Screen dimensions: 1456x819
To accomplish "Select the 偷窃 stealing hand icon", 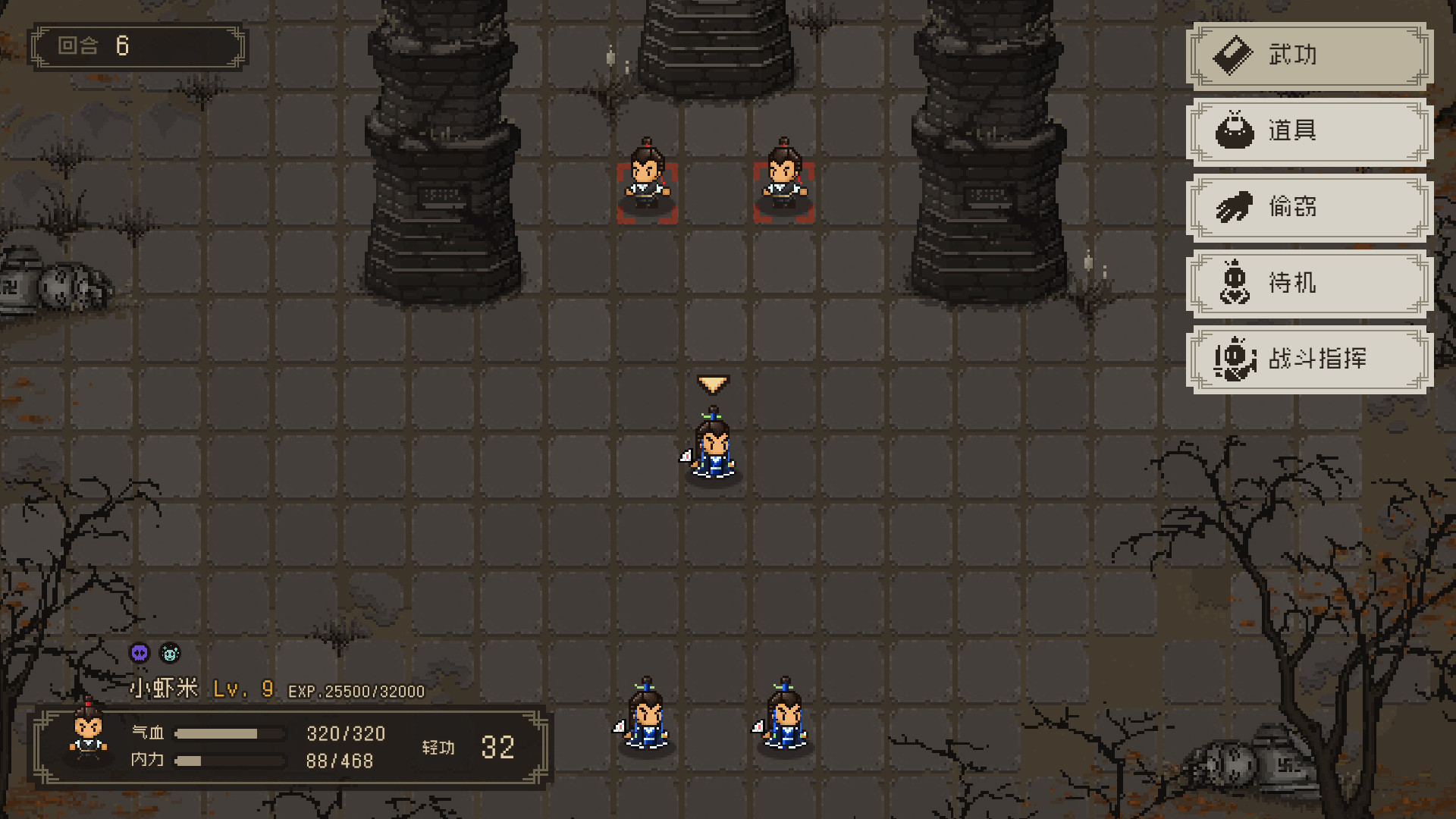I will pos(1235,207).
